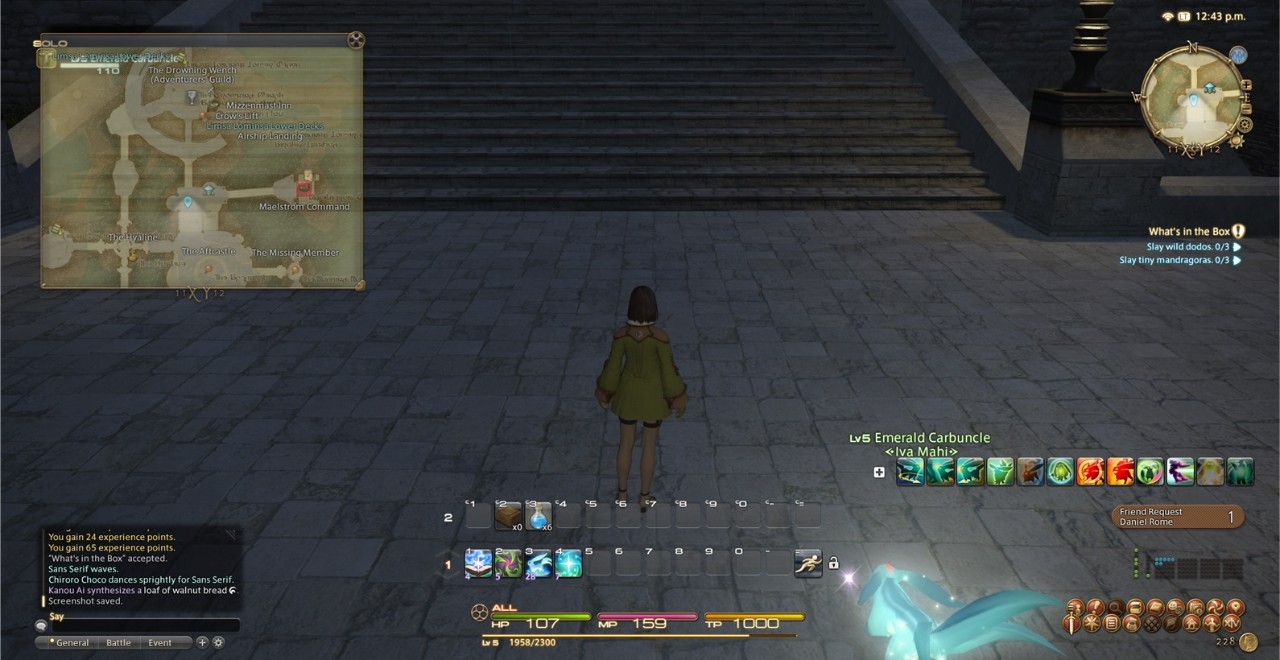Viewport: 1280px width, 660px height.
Task: Click the circular minimap
Action: pos(1192,96)
